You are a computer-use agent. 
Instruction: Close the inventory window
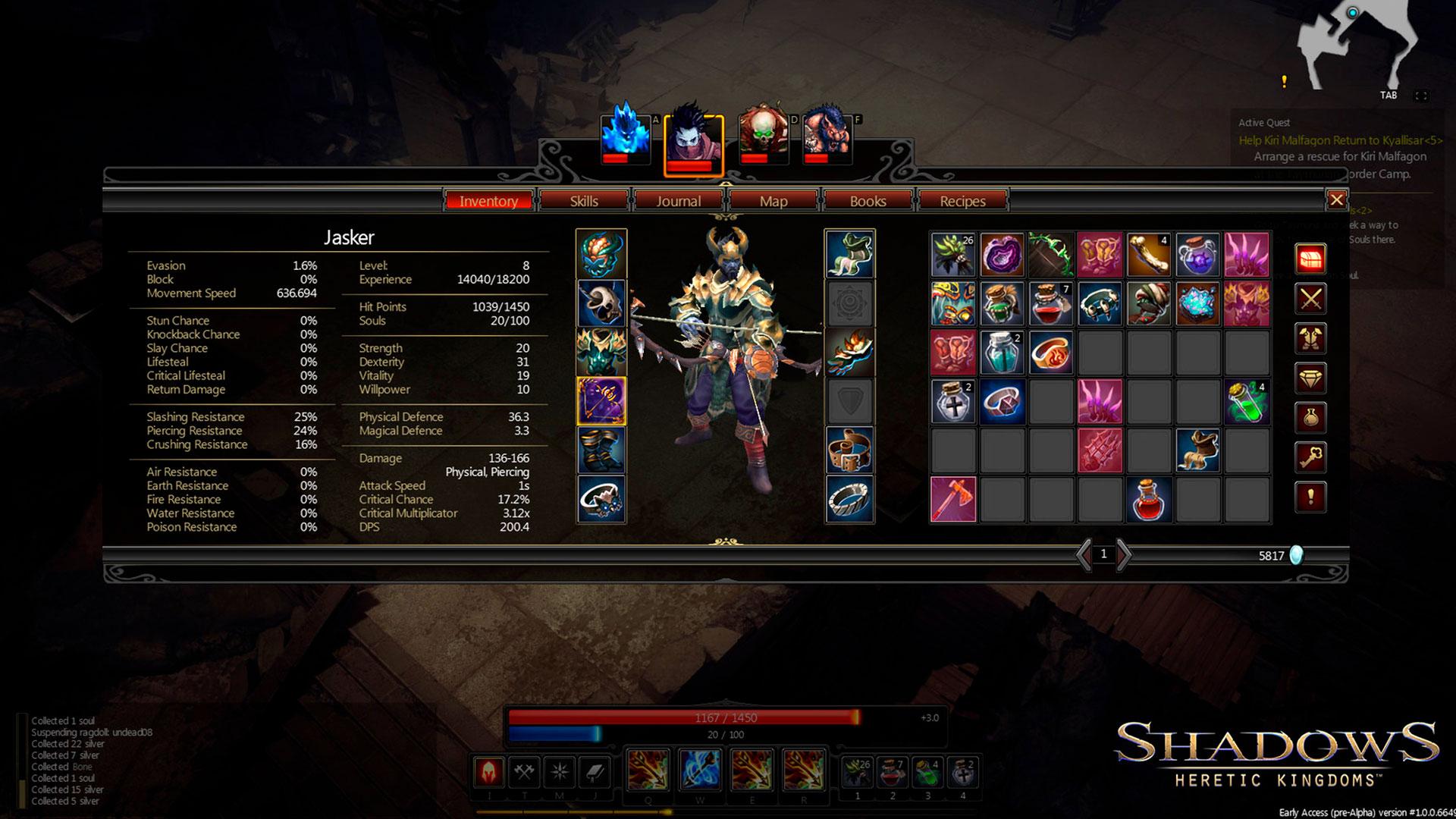(x=1336, y=199)
